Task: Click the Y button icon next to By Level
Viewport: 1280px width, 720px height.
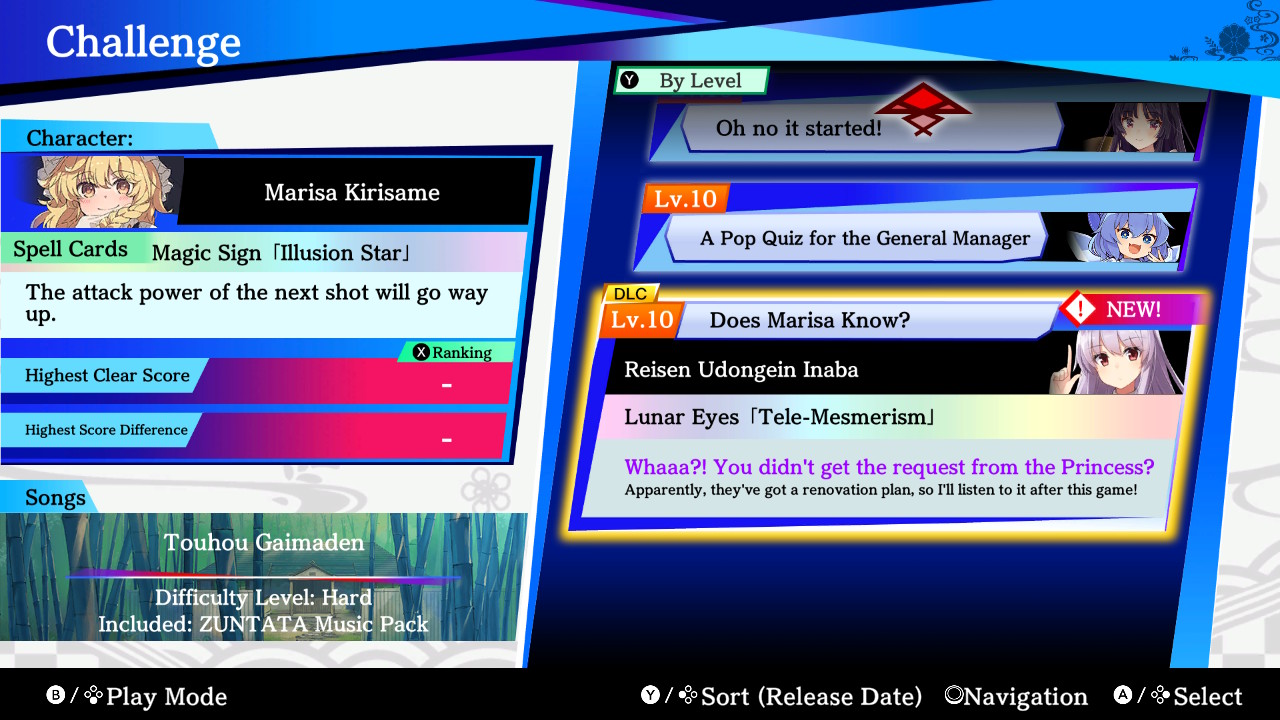Action: tap(630, 81)
